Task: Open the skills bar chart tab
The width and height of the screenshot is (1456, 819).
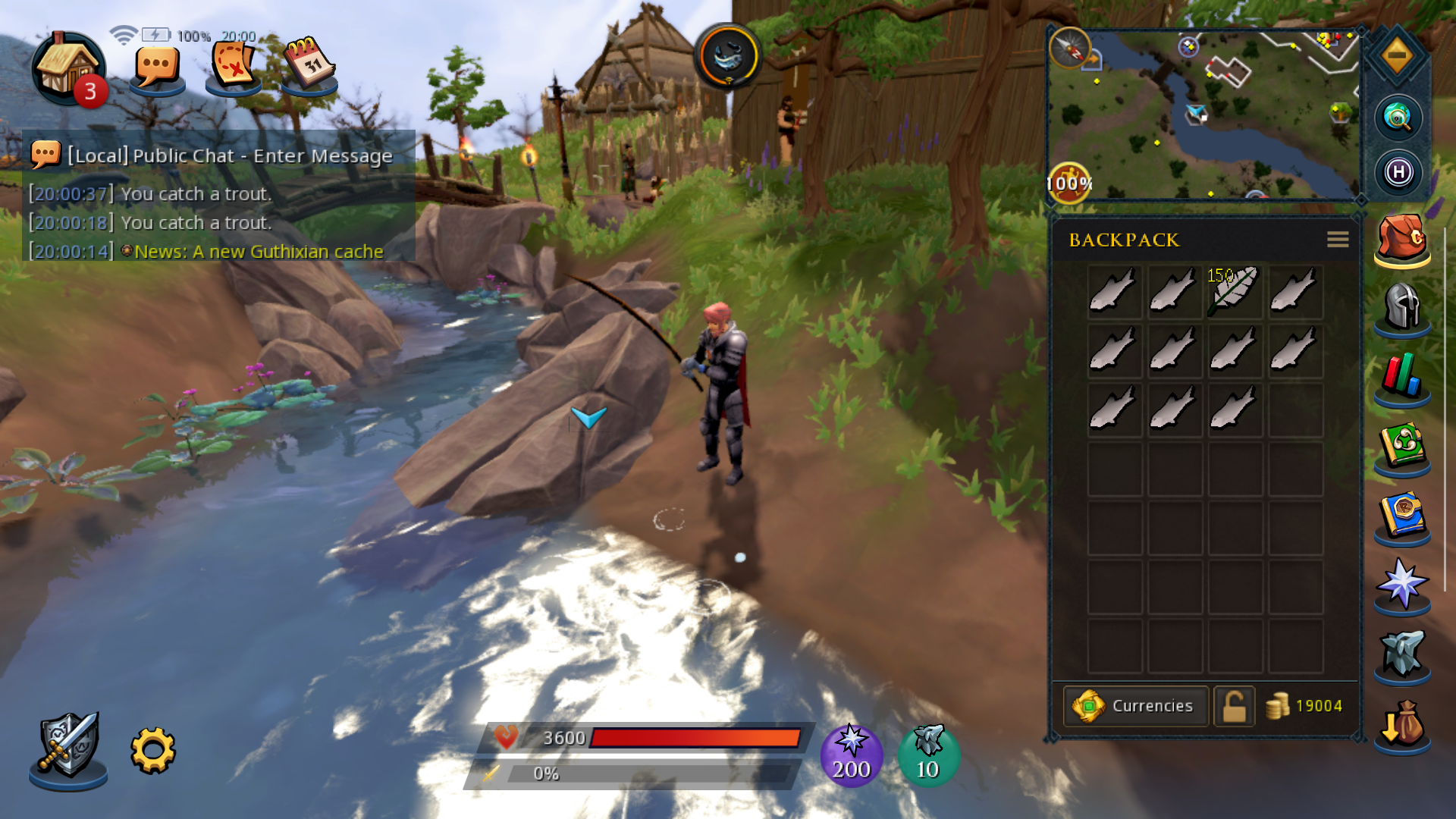Action: coord(1401,377)
